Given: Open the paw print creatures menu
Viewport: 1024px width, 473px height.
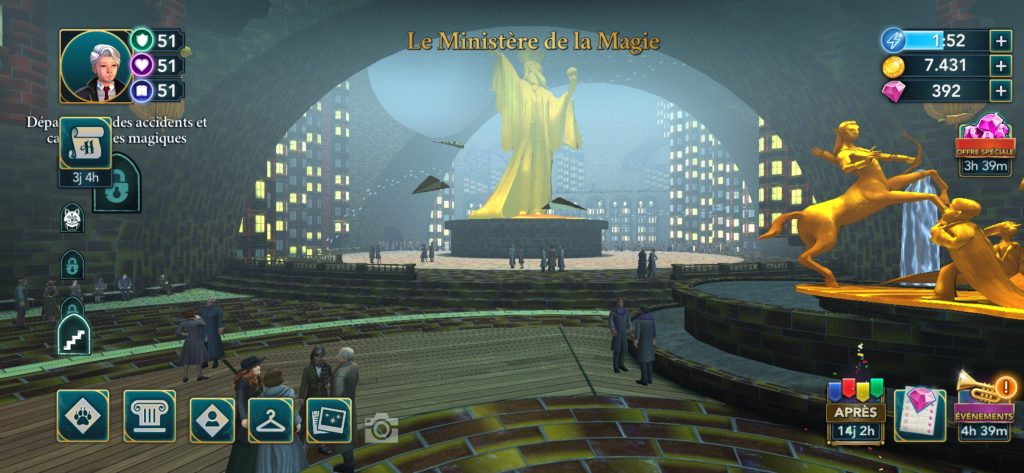Looking at the screenshot, I should pyautogui.click(x=83, y=416).
